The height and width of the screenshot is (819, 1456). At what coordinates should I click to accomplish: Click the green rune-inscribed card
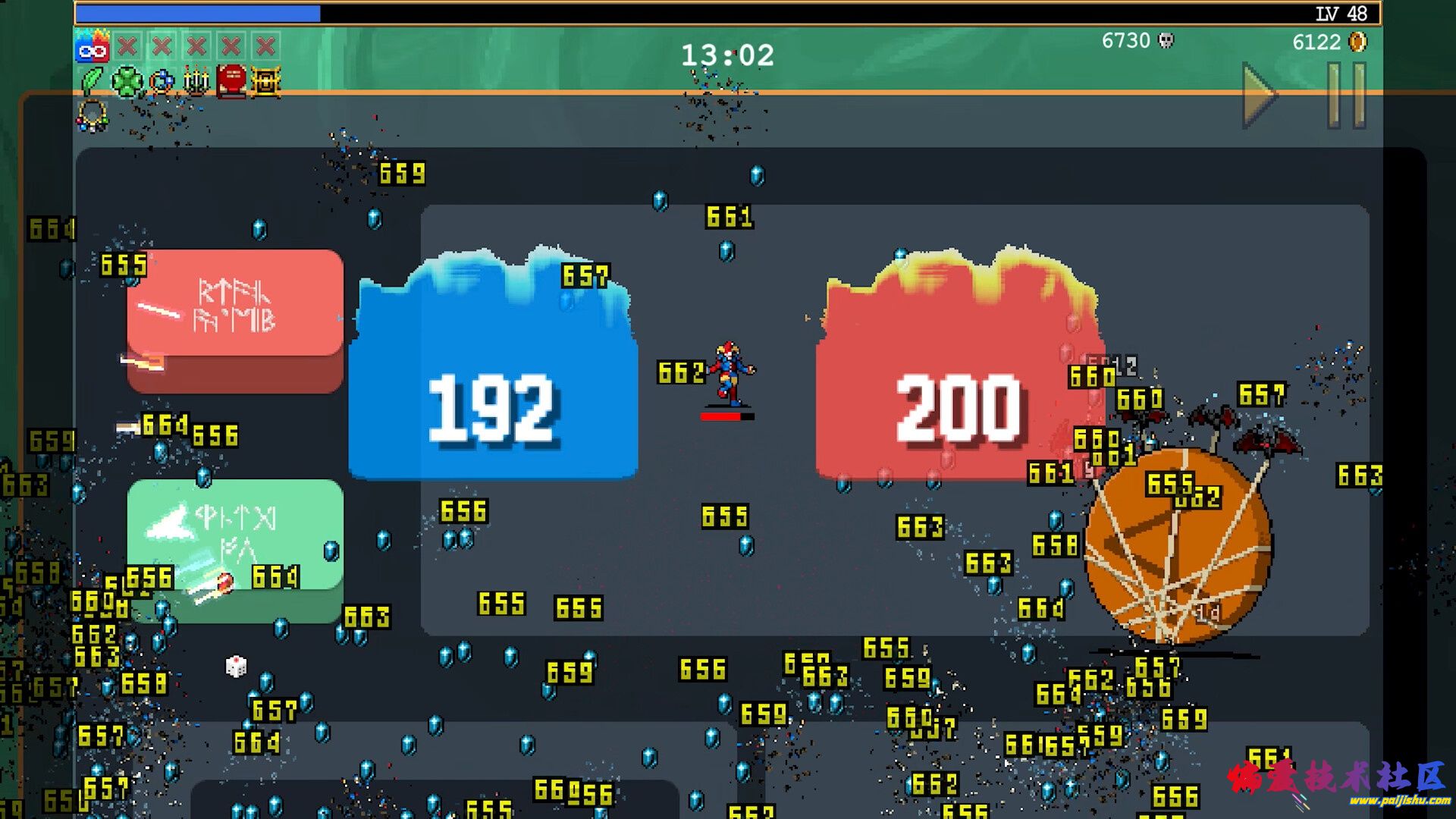click(235, 538)
